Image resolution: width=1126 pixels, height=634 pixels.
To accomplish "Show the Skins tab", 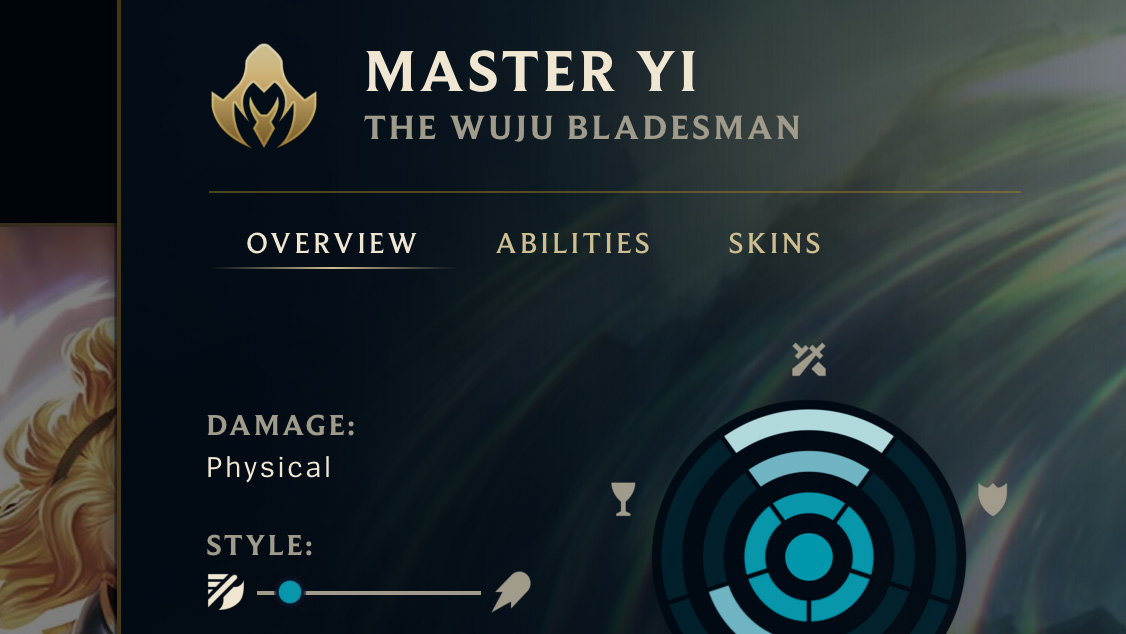I will click(774, 243).
